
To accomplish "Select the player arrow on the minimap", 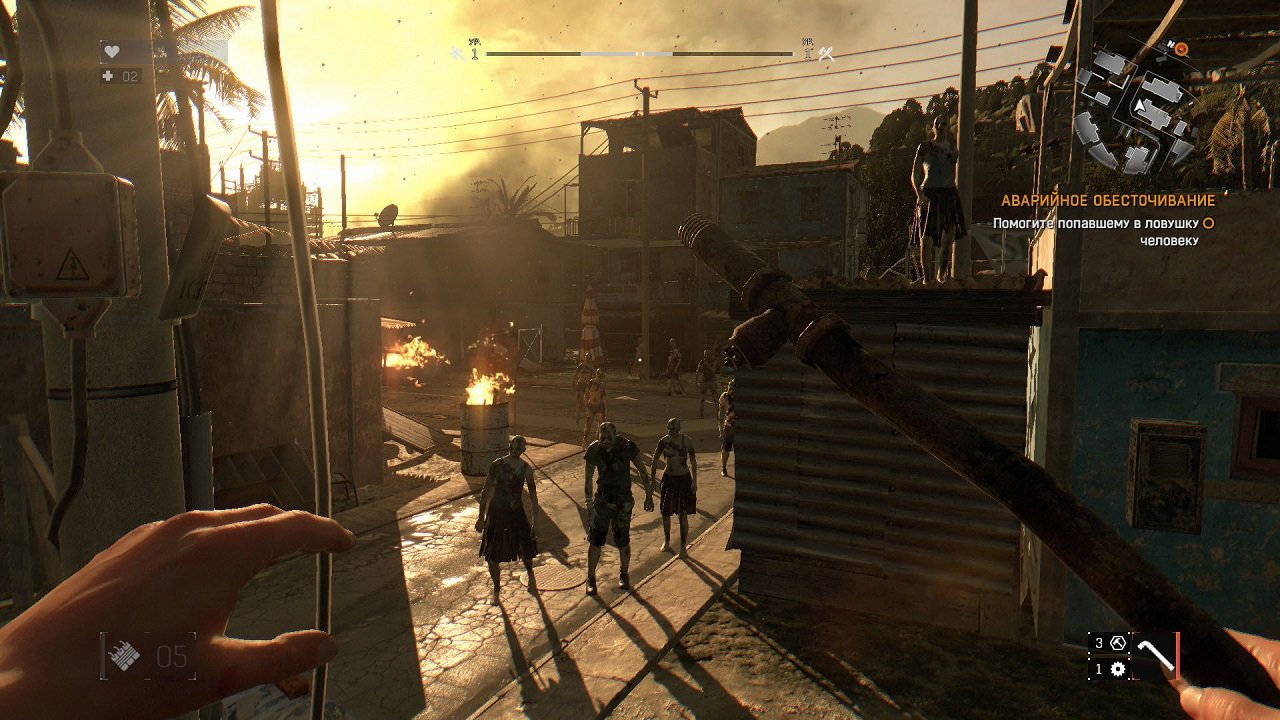I will click(1140, 104).
